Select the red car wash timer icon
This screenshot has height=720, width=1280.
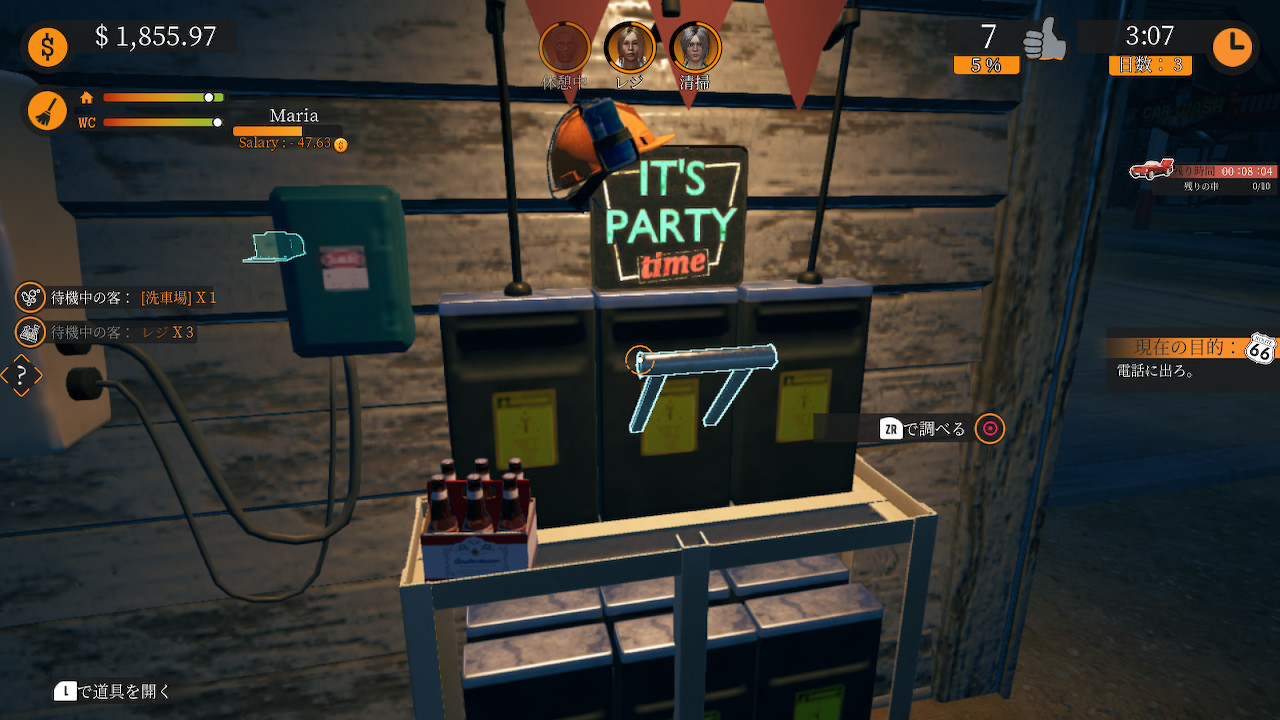point(1153,169)
